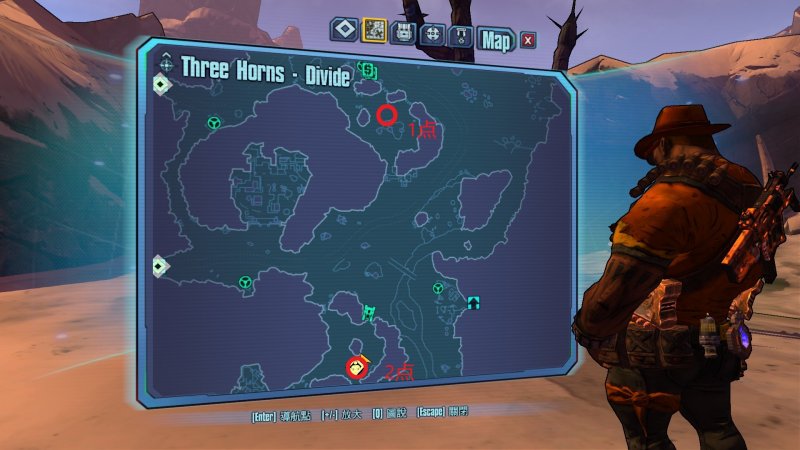Click the yellow player position marker
The height and width of the screenshot is (450, 800).
(x=356, y=367)
